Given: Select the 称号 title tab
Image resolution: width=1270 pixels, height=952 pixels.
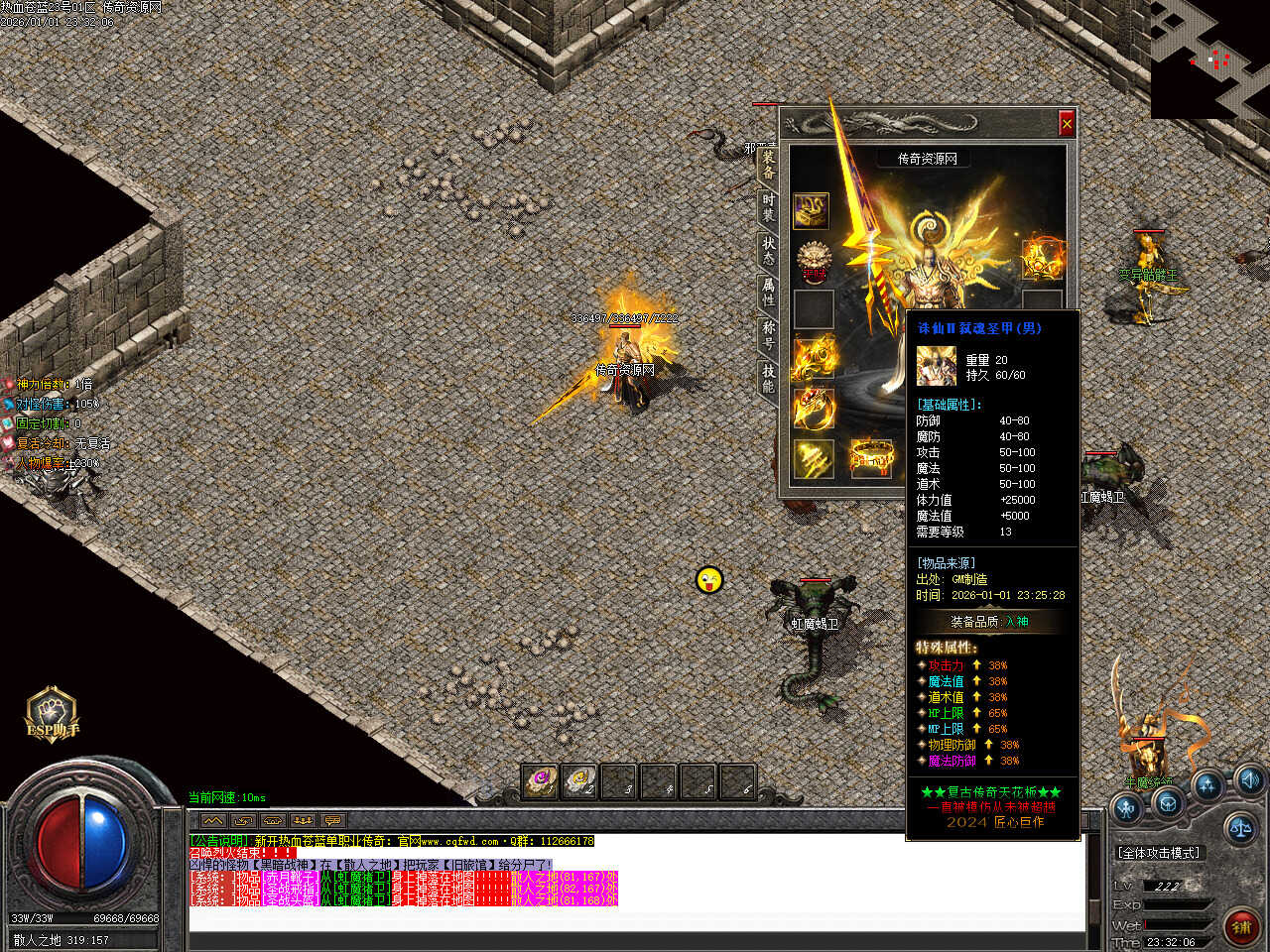Looking at the screenshot, I should (768, 334).
